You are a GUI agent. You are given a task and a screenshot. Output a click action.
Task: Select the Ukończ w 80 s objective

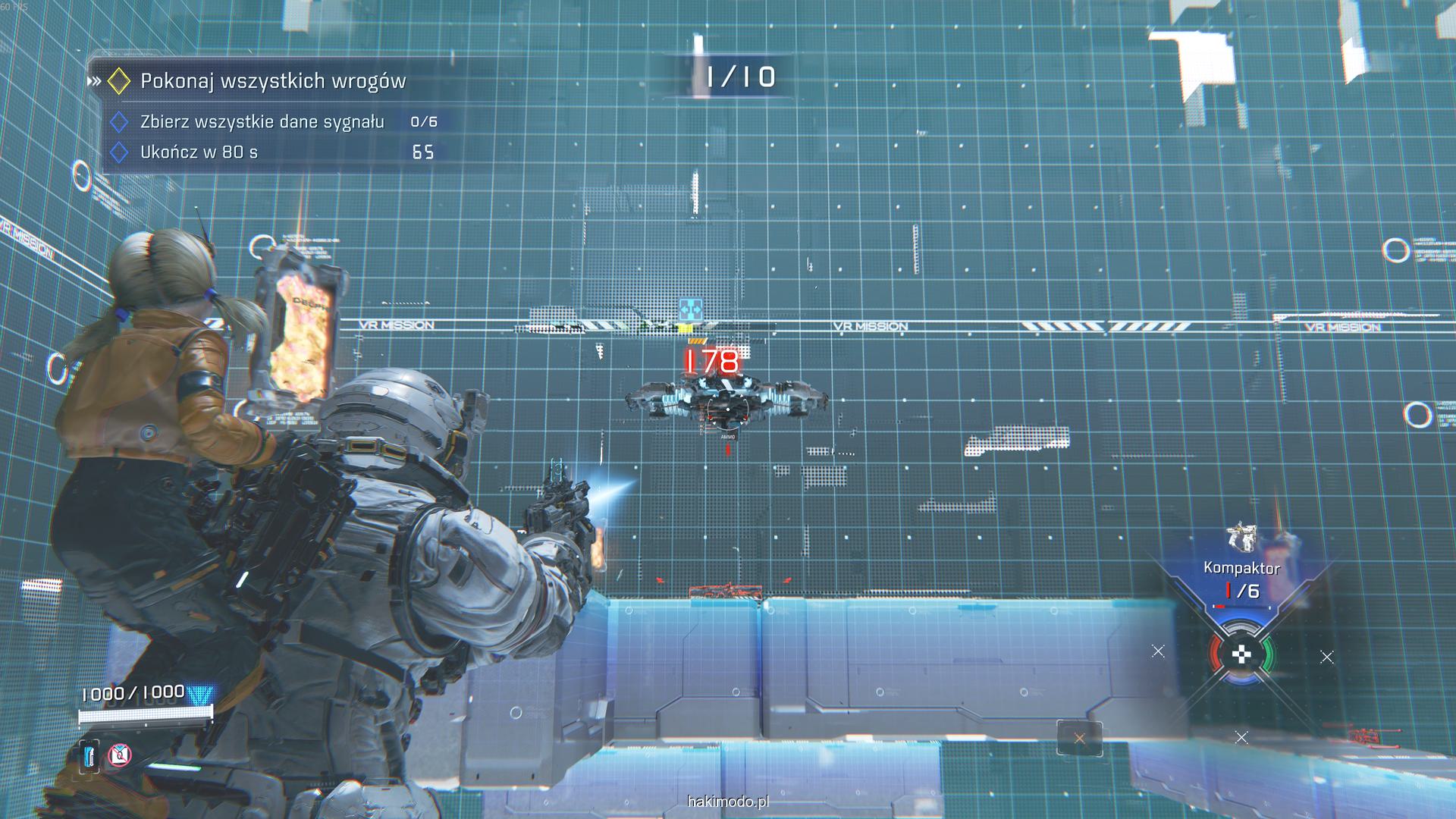tap(199, 152)
